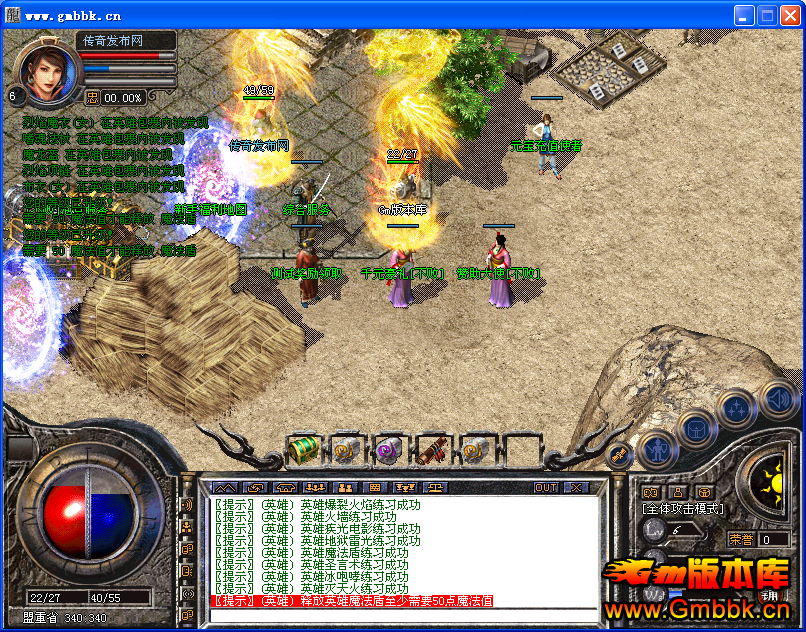The height and width of the screenshot is (632, 806).
Task: Click the satellite icon beside the hotbar
Action: point(620,455)
